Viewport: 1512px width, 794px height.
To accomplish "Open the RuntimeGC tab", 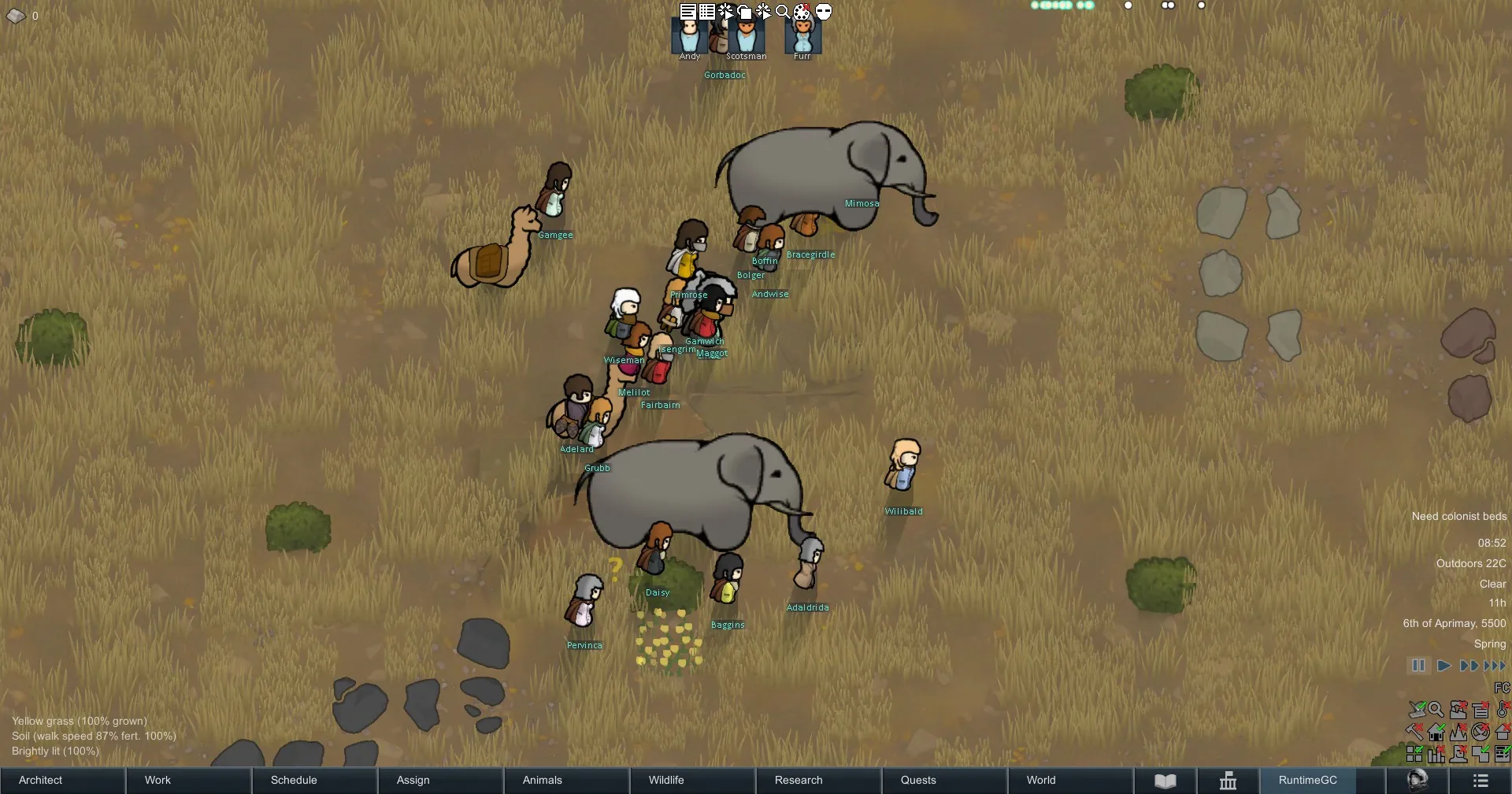I will click(x=1308, y=780).
